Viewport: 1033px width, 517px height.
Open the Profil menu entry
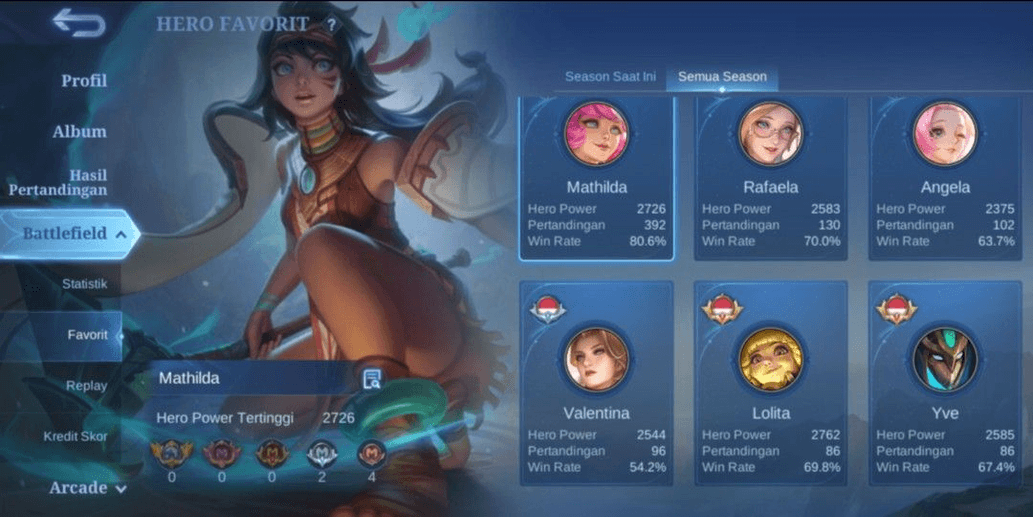pos(84,80)
